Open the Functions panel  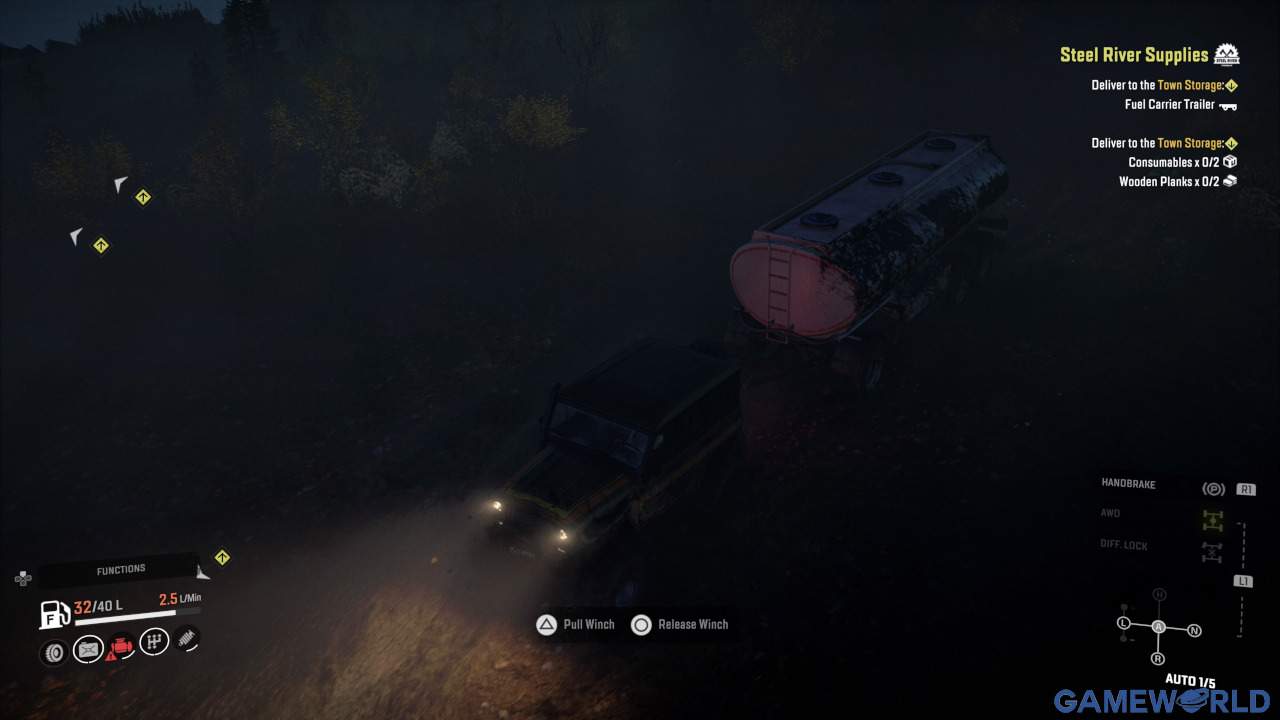click(x=120, y=570)
